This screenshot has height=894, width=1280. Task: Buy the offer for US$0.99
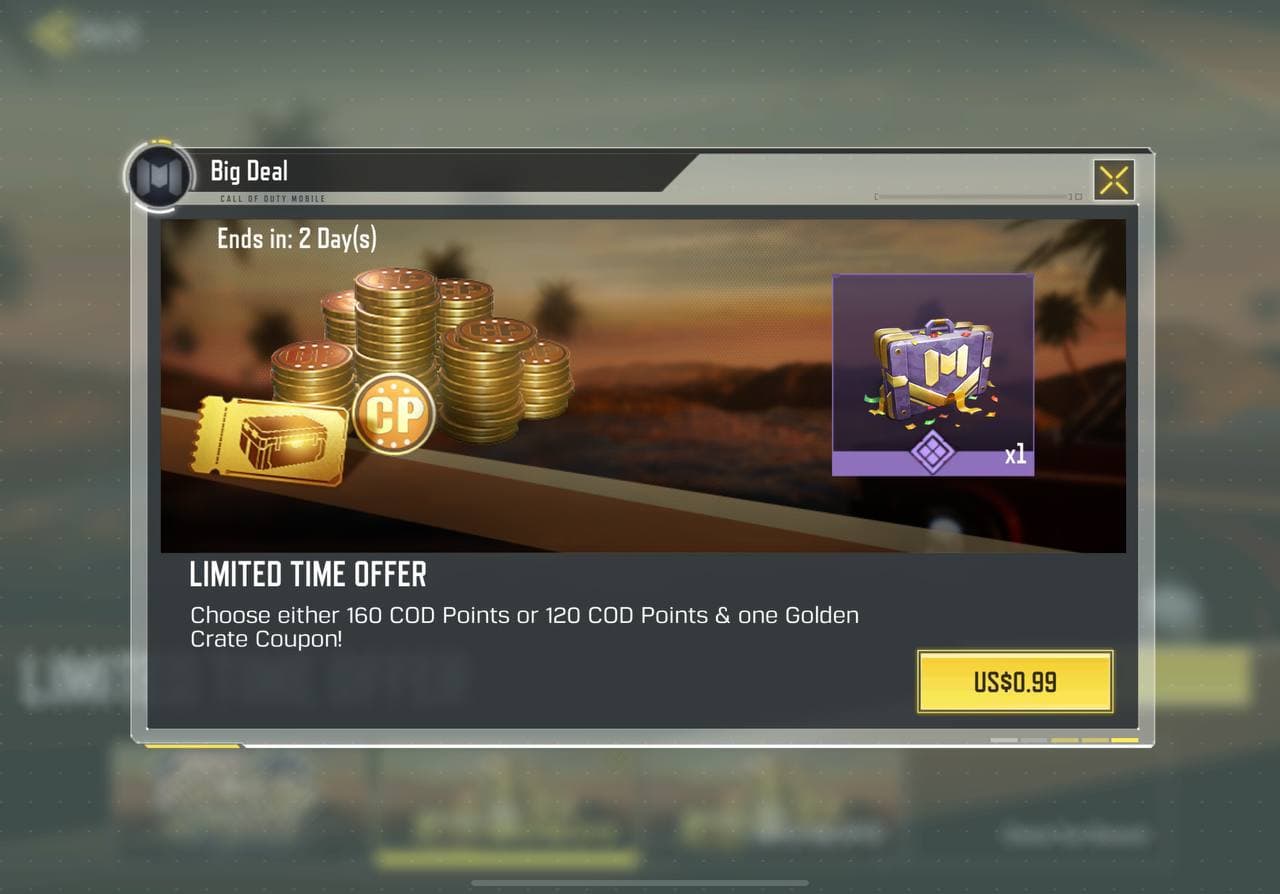point(1015,682)
